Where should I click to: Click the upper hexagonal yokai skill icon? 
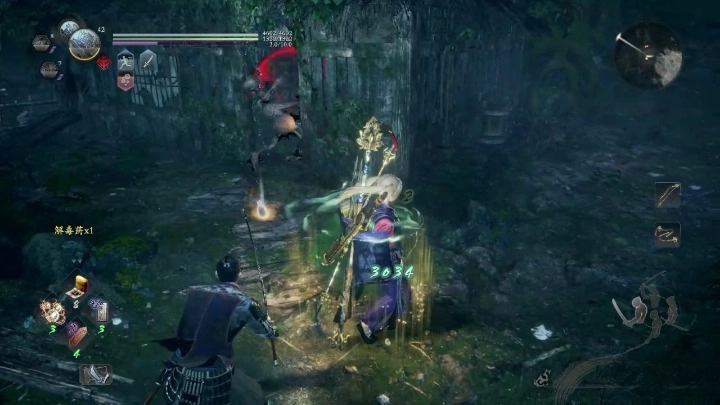[42, 43]
